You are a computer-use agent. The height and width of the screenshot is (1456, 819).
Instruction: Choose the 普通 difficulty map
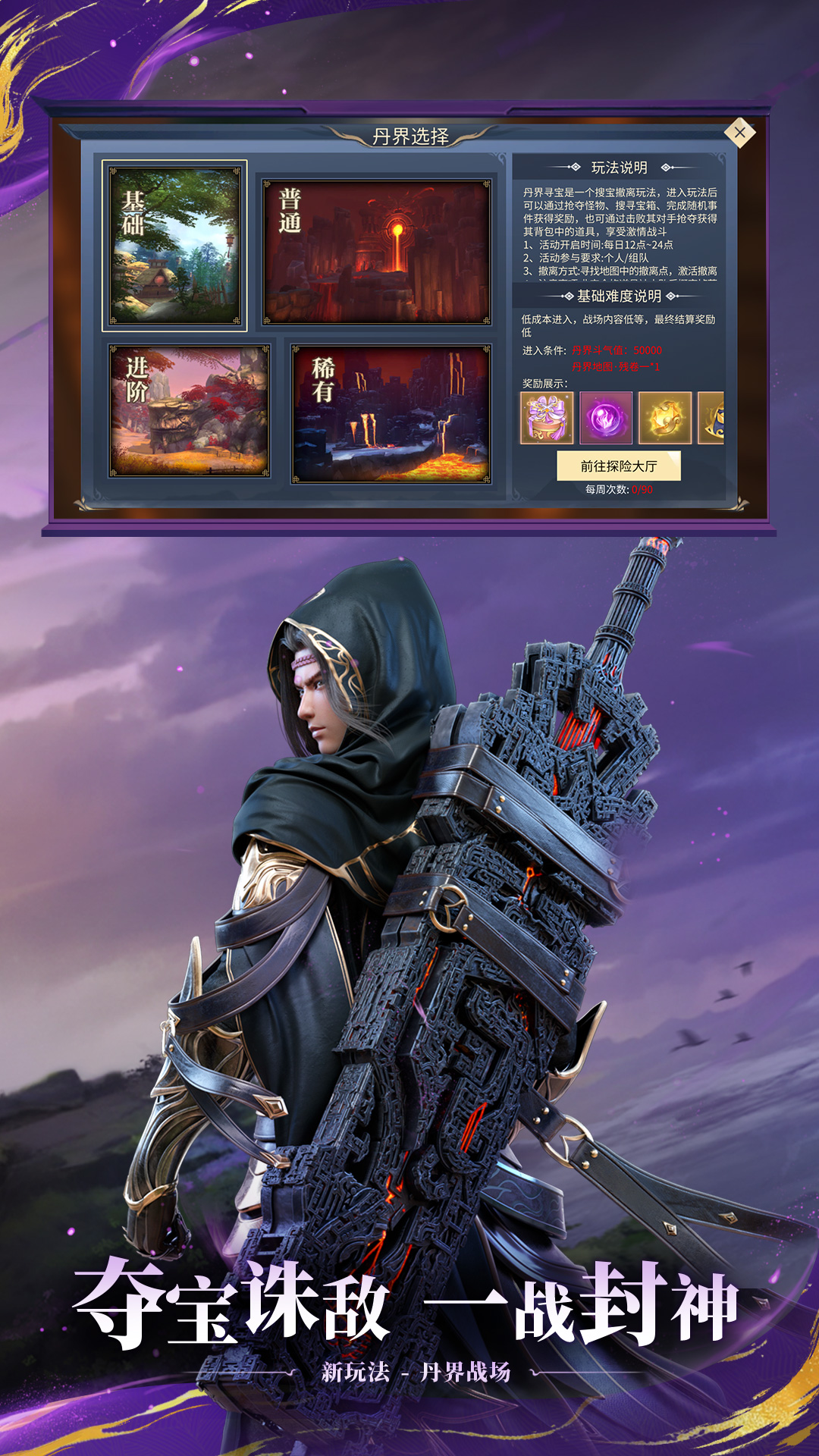click(377, 253)
